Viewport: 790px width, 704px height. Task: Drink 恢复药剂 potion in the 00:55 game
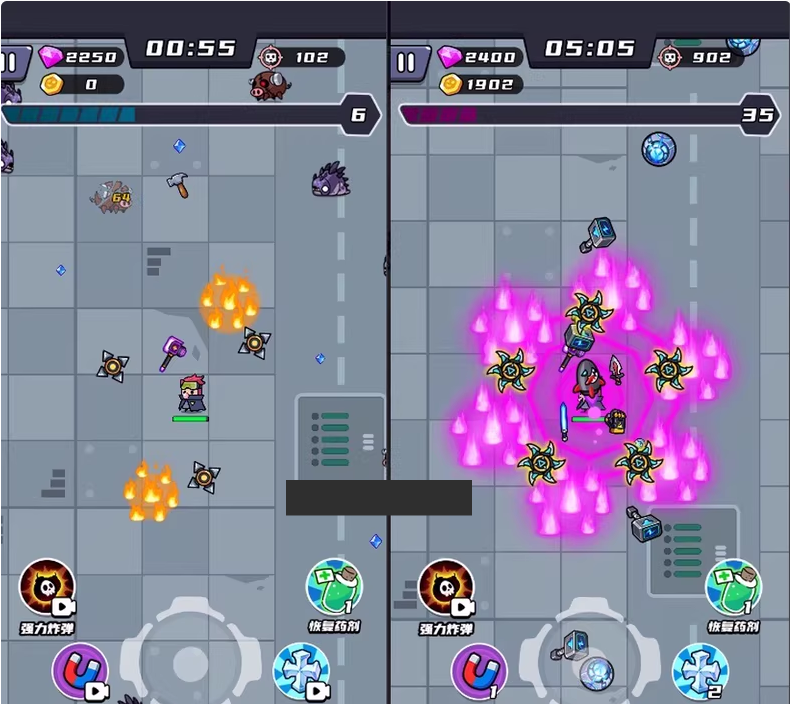[334, 588]
